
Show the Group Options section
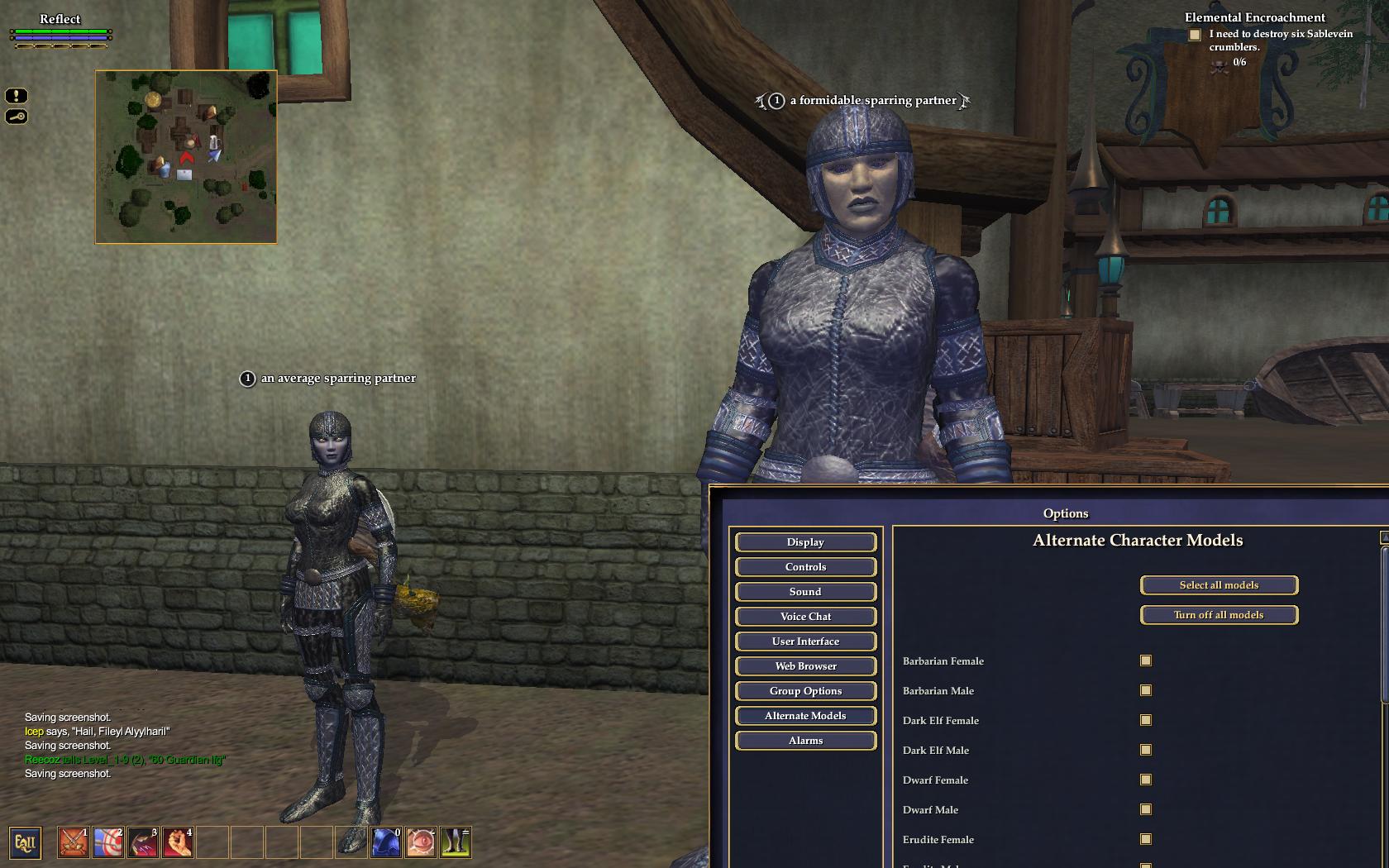pos(805,691)
